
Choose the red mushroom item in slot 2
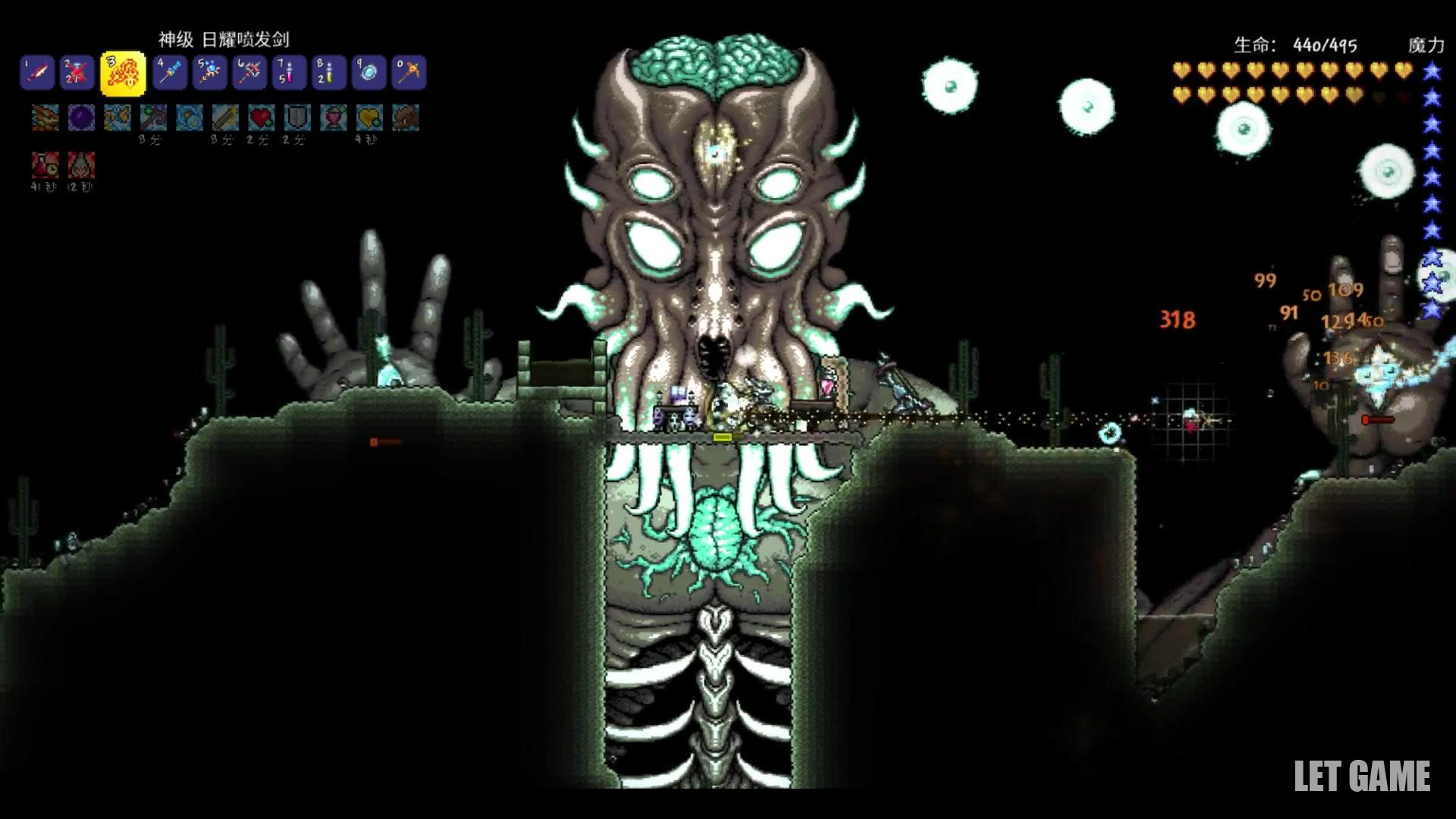tap(77, 74)
